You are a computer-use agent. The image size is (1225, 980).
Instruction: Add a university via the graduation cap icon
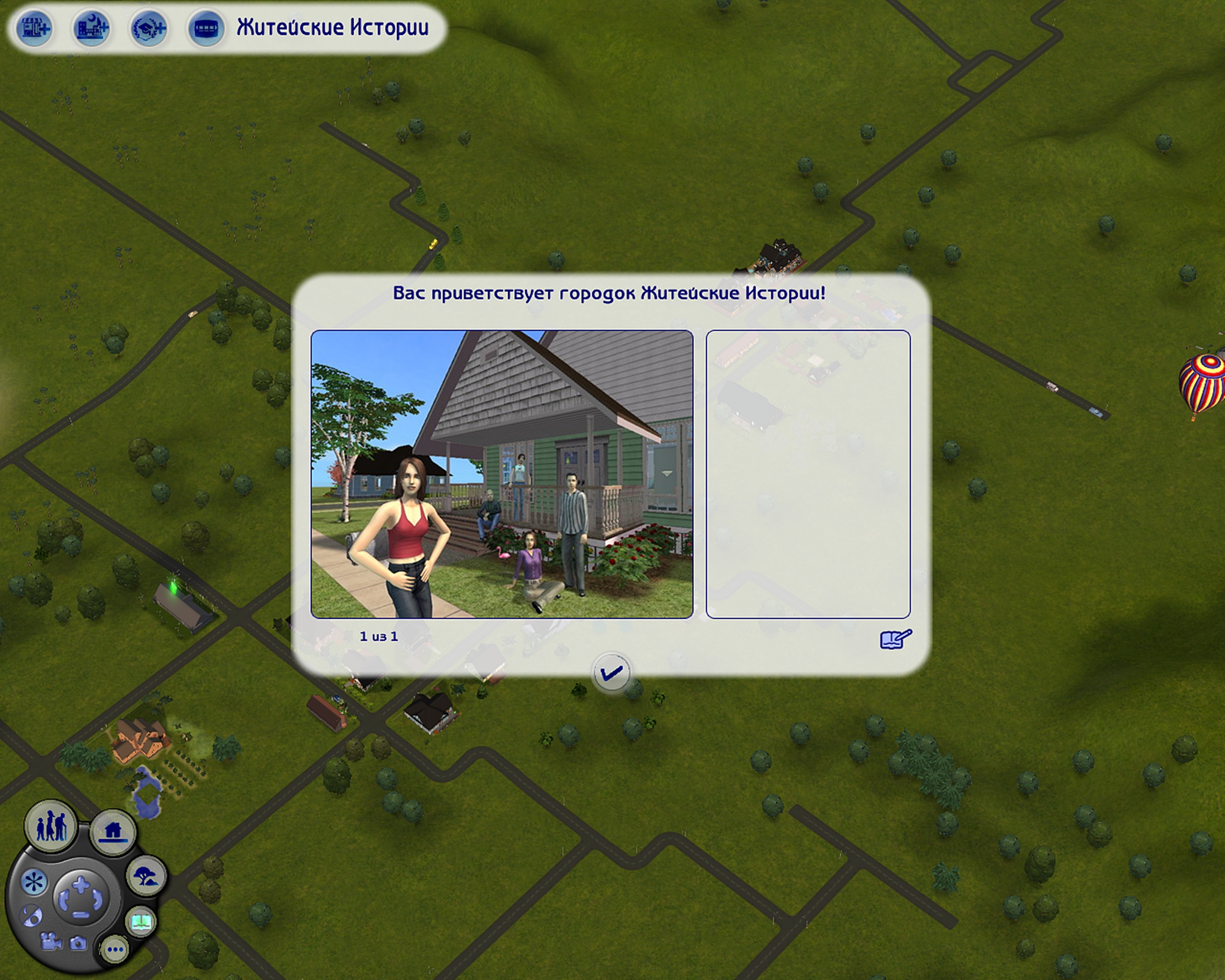[x=149, y=28]
